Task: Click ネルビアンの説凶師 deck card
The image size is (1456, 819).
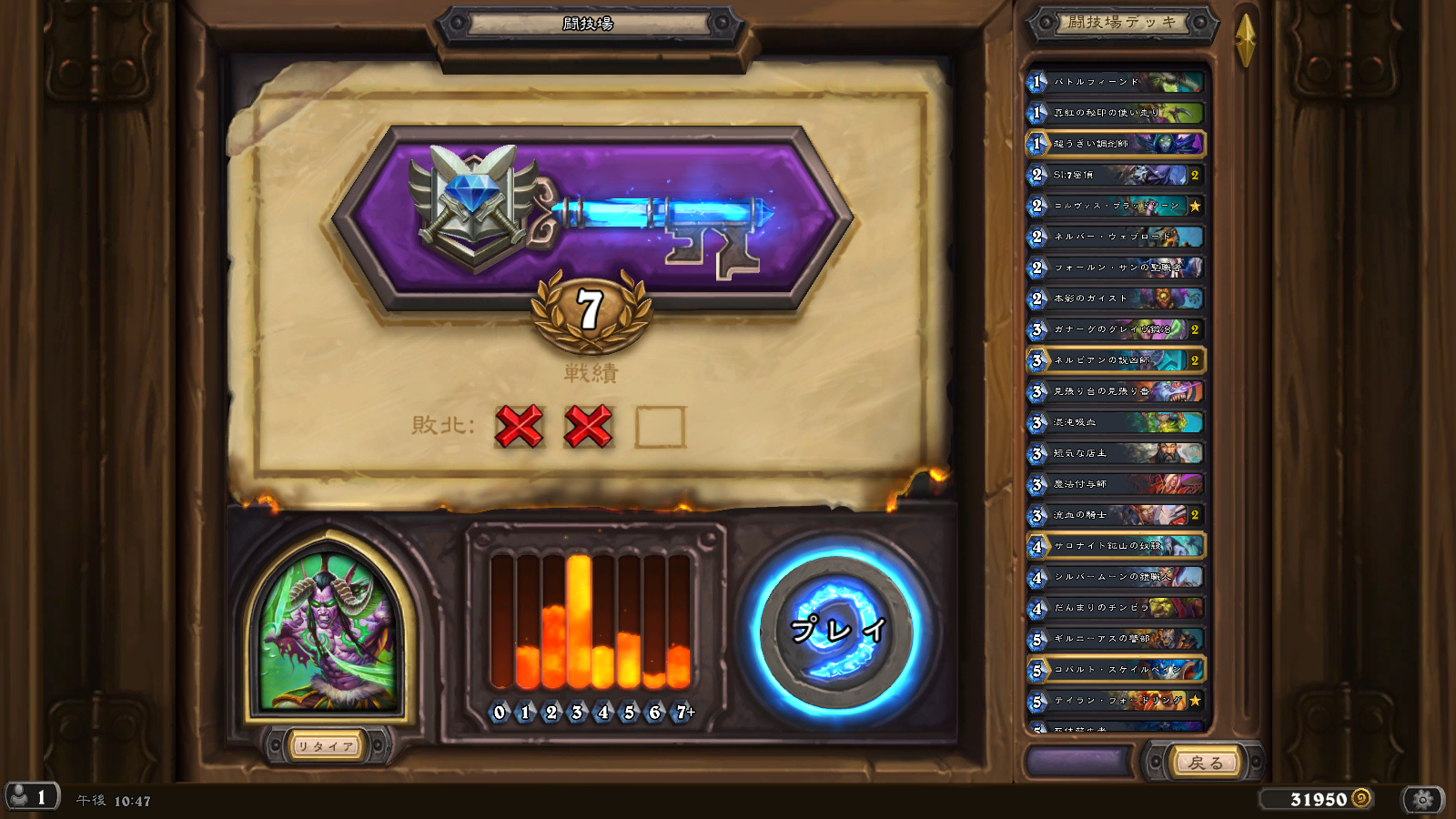Action: click(x=1116, y=360)
